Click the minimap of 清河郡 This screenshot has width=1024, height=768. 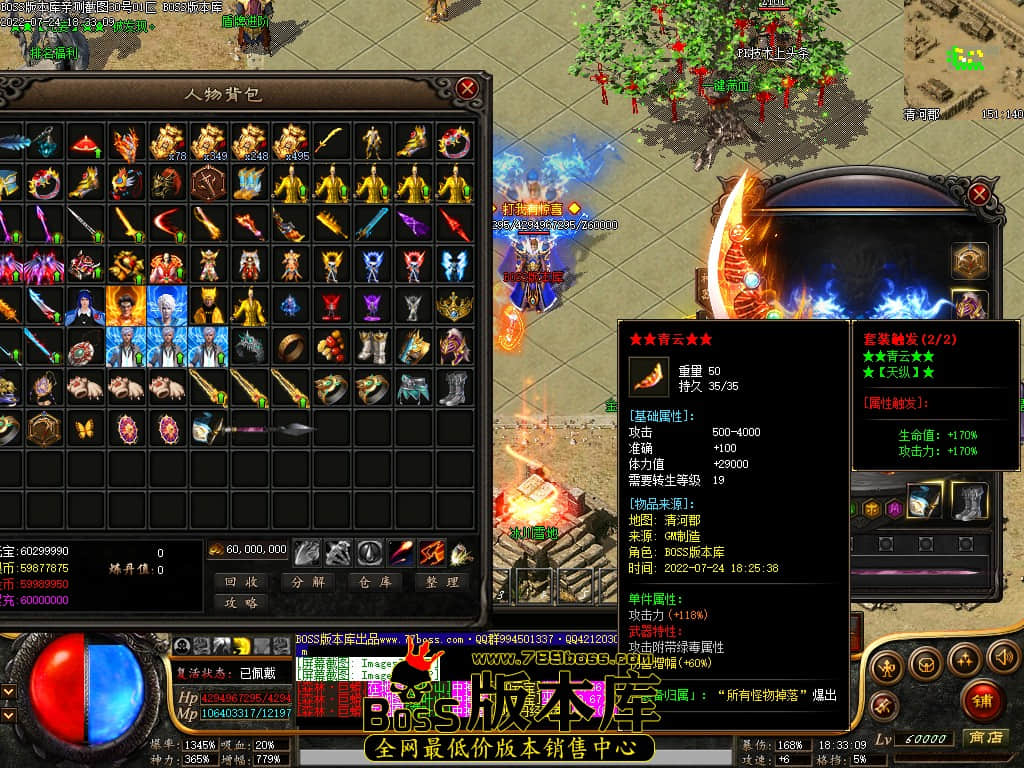pos(963,55)
